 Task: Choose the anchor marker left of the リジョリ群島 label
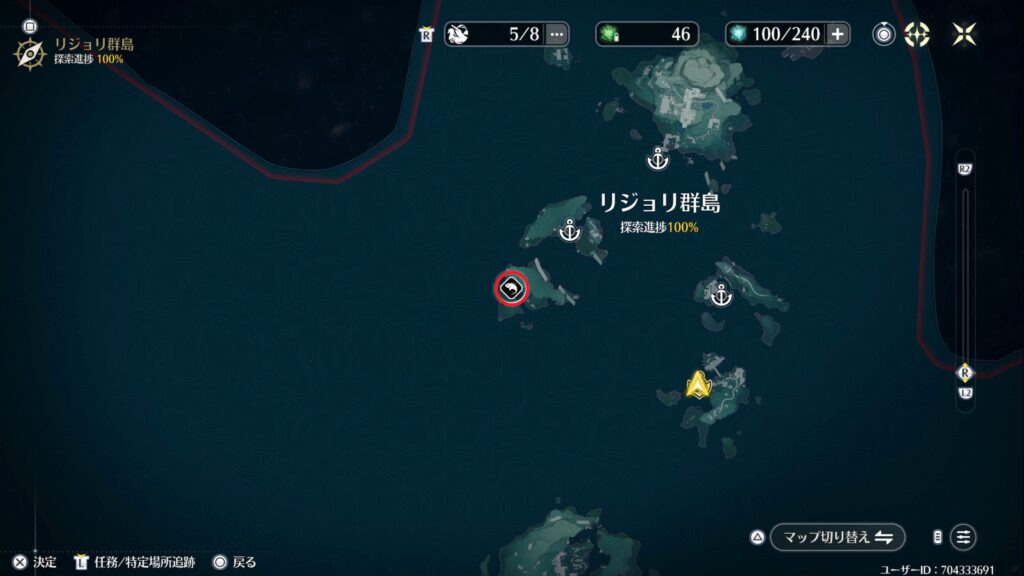pyautogui.click(x=569, y=231)
